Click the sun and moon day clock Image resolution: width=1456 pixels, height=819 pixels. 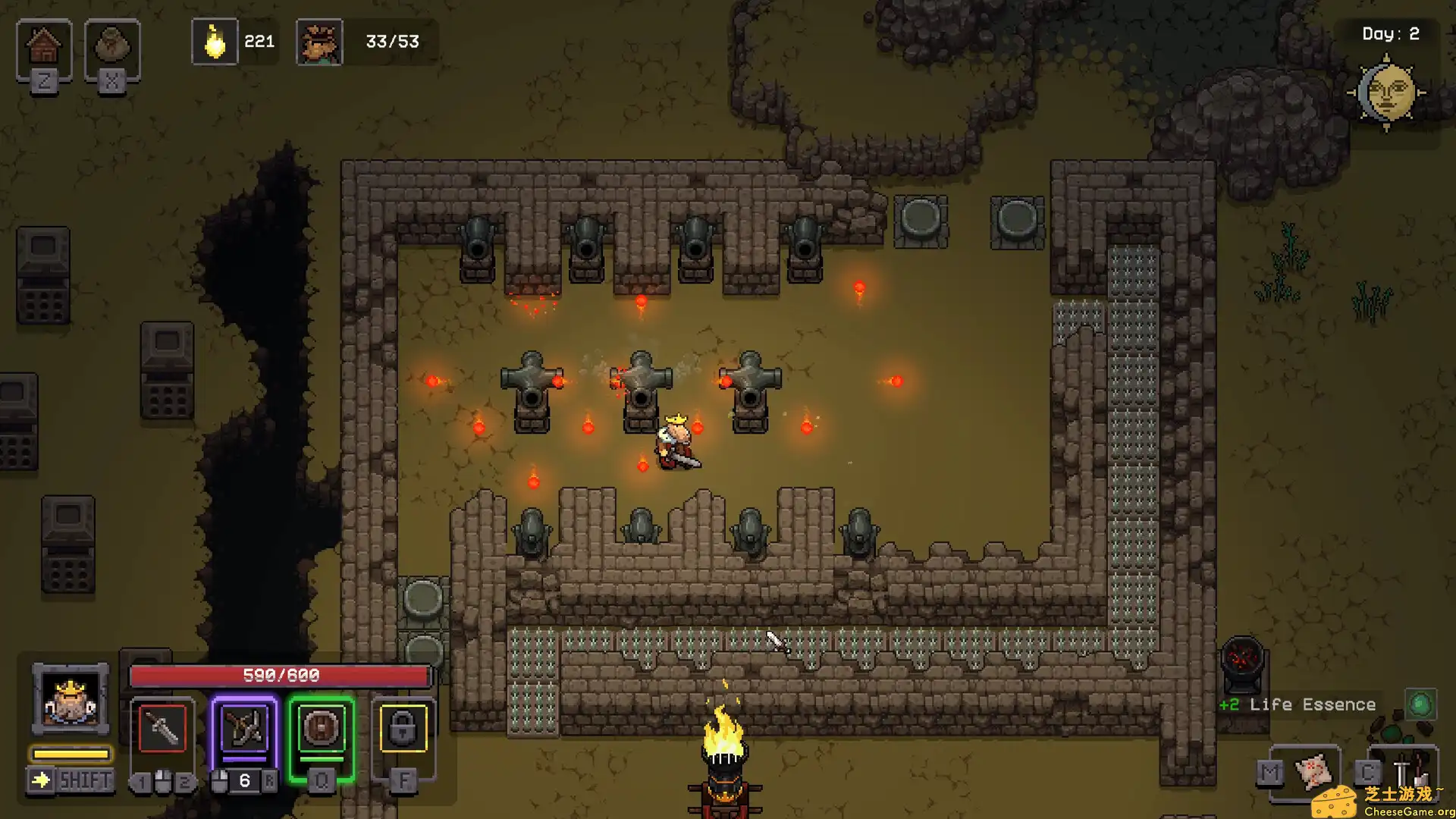pyautogui.click(x=1387, y=93)
